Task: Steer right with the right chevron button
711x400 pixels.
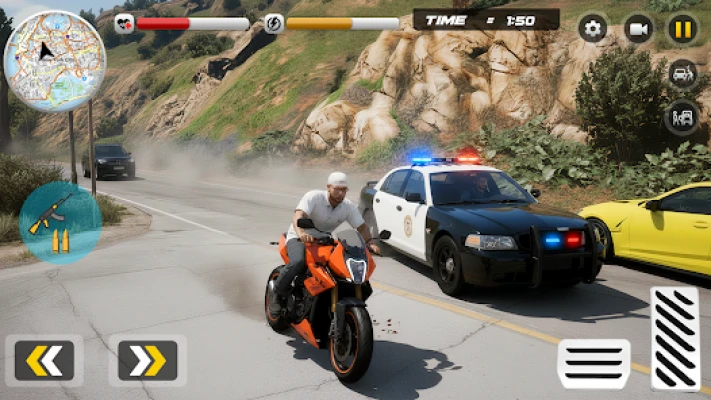Action: (147, 360)
